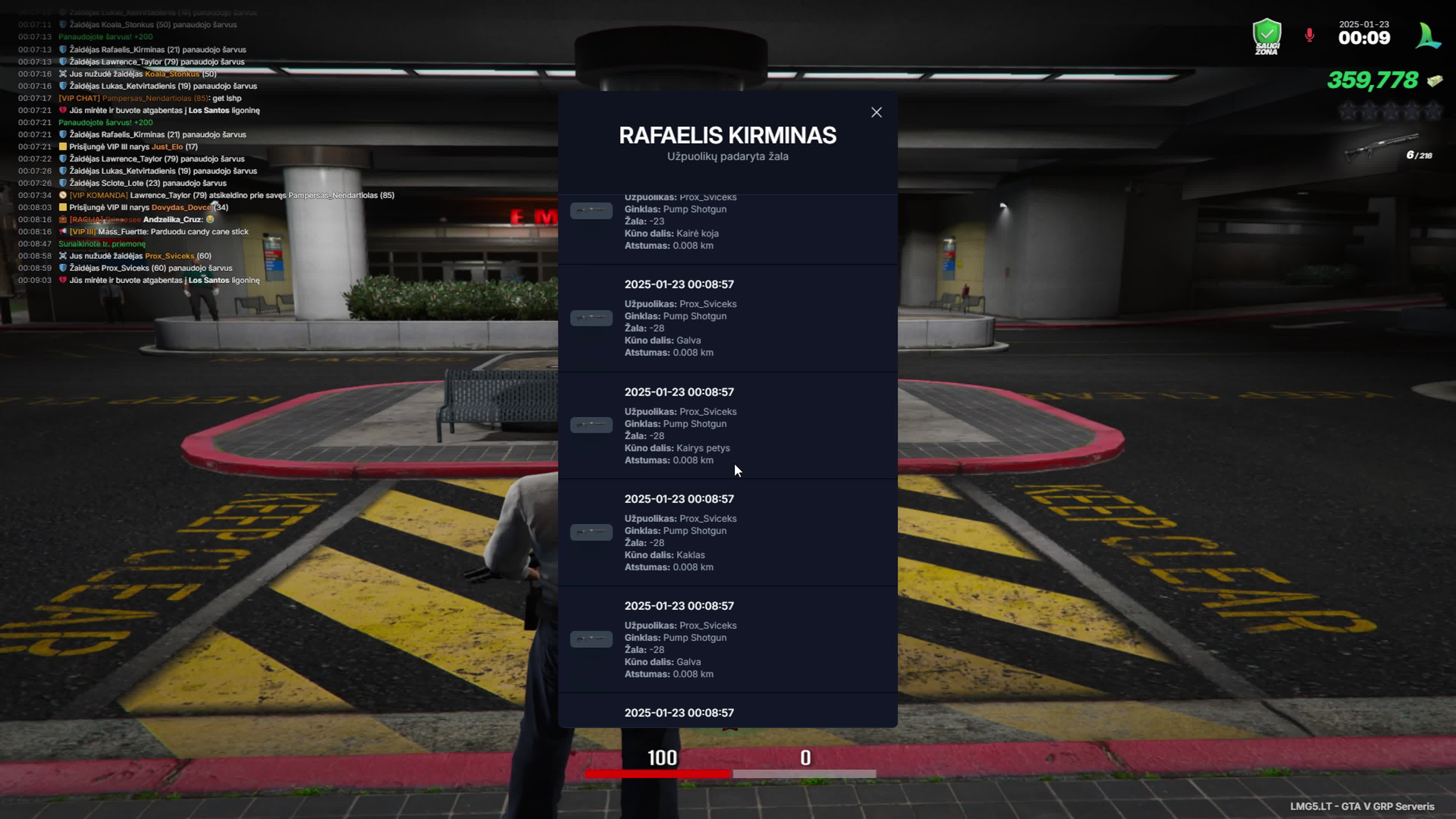Screen dimensions: 1456x819
Task: Select the damage entry hitting Kaklas
Action: [x=727, y=532]
